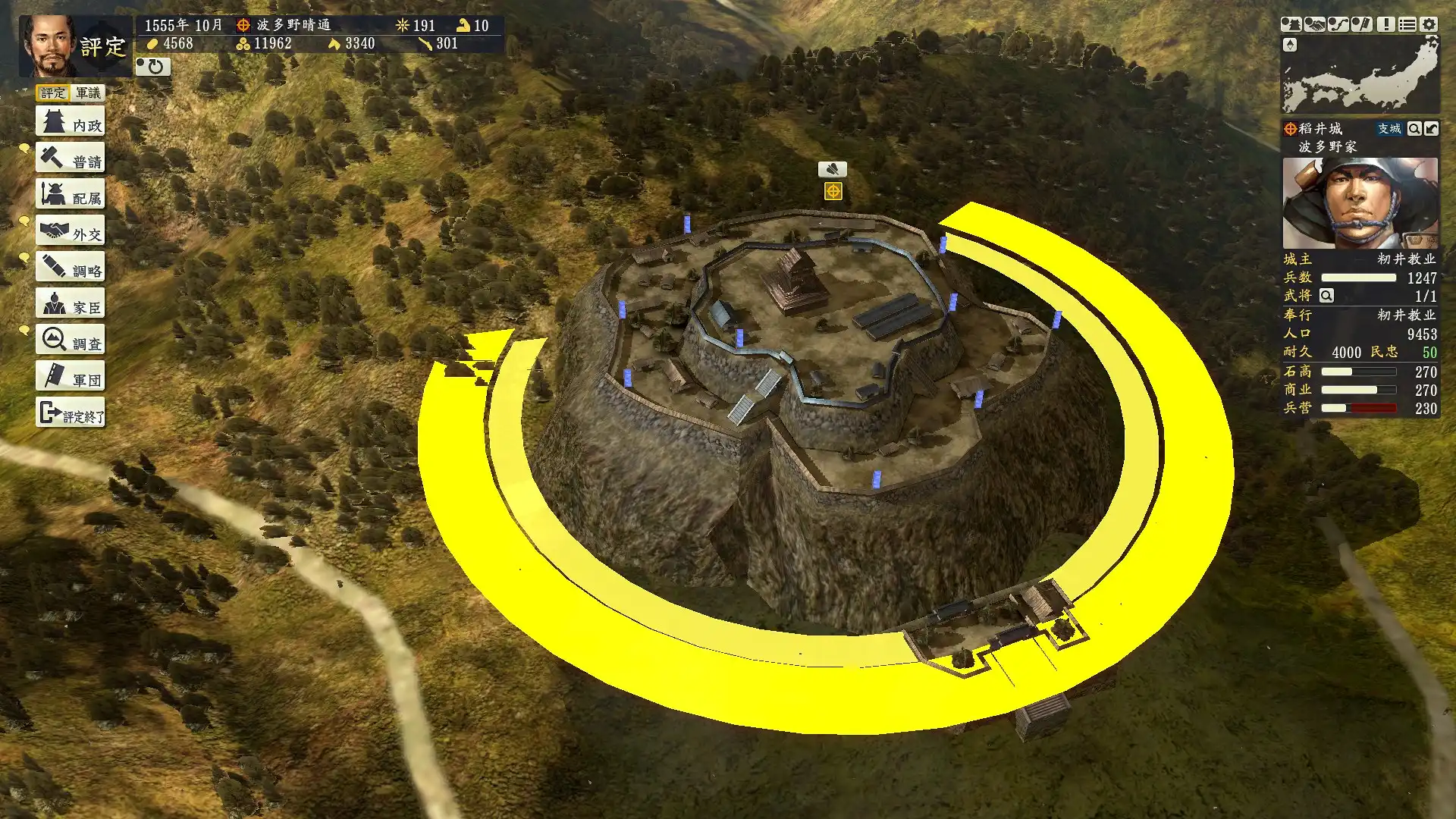Open the 調査 investigation command
1456x819 pixels.
(70, 340)
